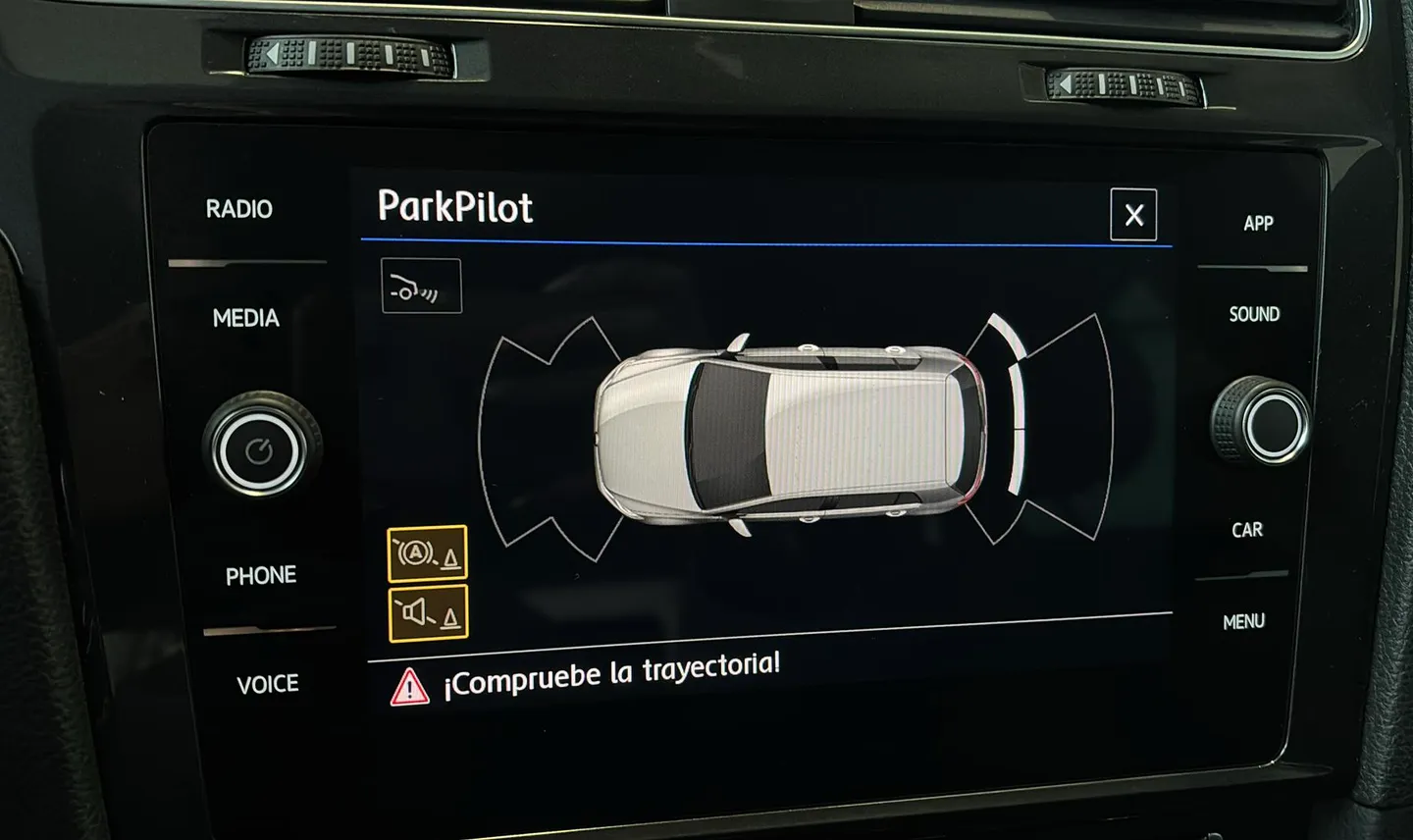This screenshot has width=1413, height=840.
Task: Open the SOUND settings
Action: [1254, 314]
